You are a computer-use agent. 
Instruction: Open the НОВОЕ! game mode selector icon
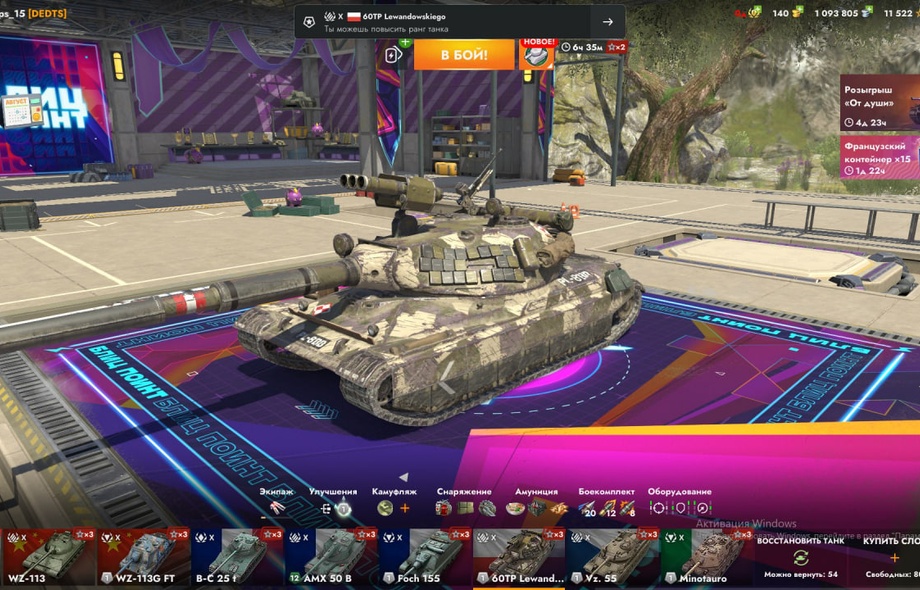[x=537, y=54]
